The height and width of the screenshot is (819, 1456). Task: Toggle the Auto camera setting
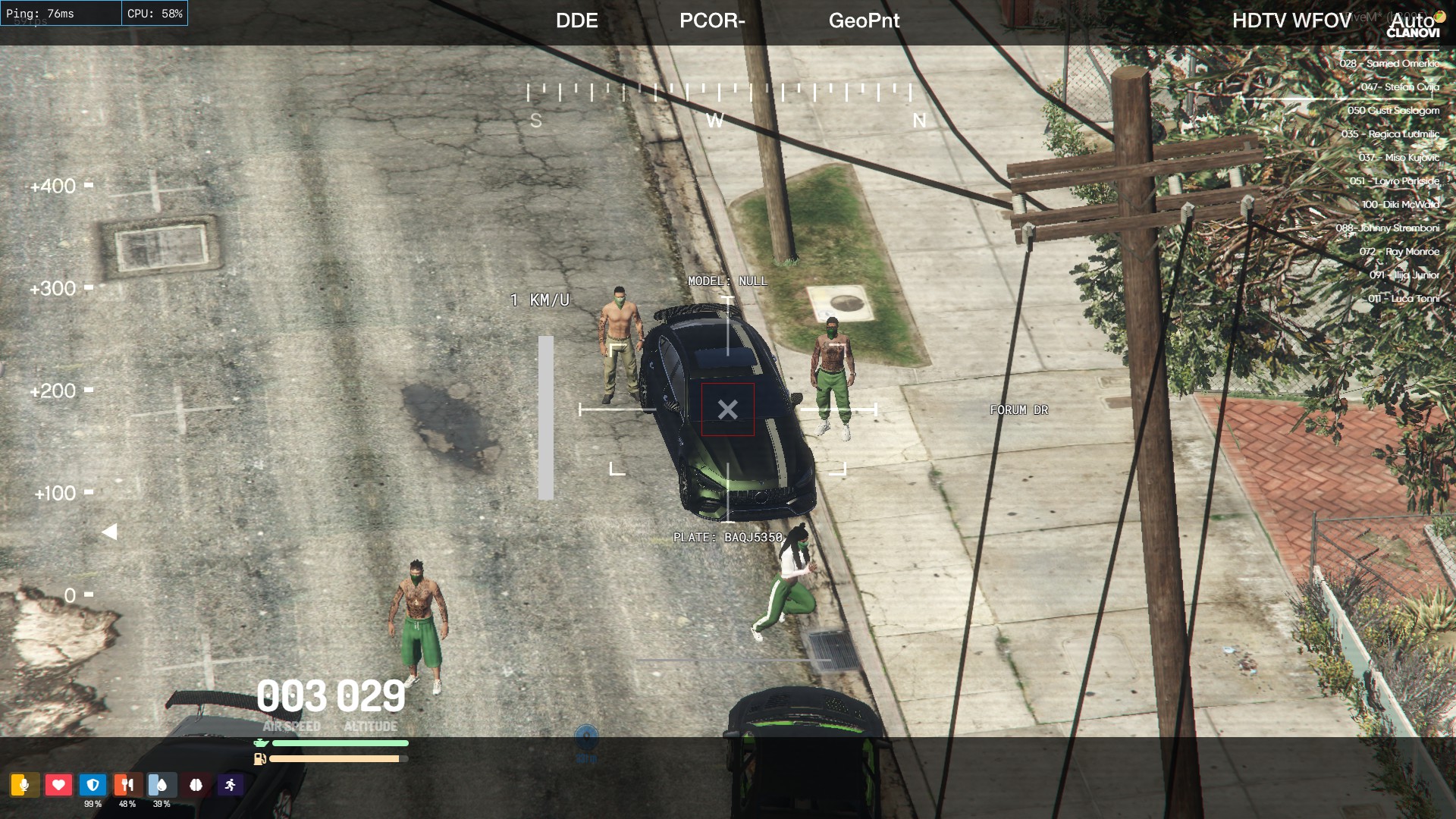[1412, 21]
